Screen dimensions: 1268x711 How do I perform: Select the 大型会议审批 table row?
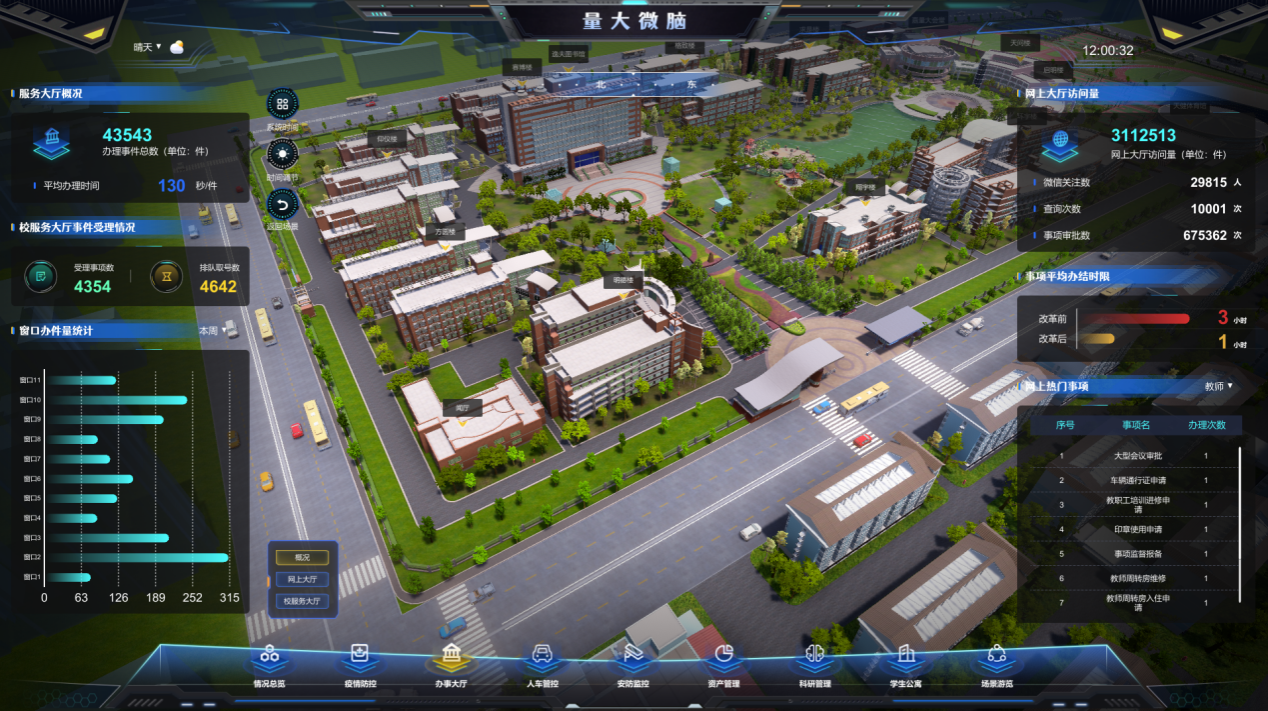pyautogui.click(x=1137, y=456)
